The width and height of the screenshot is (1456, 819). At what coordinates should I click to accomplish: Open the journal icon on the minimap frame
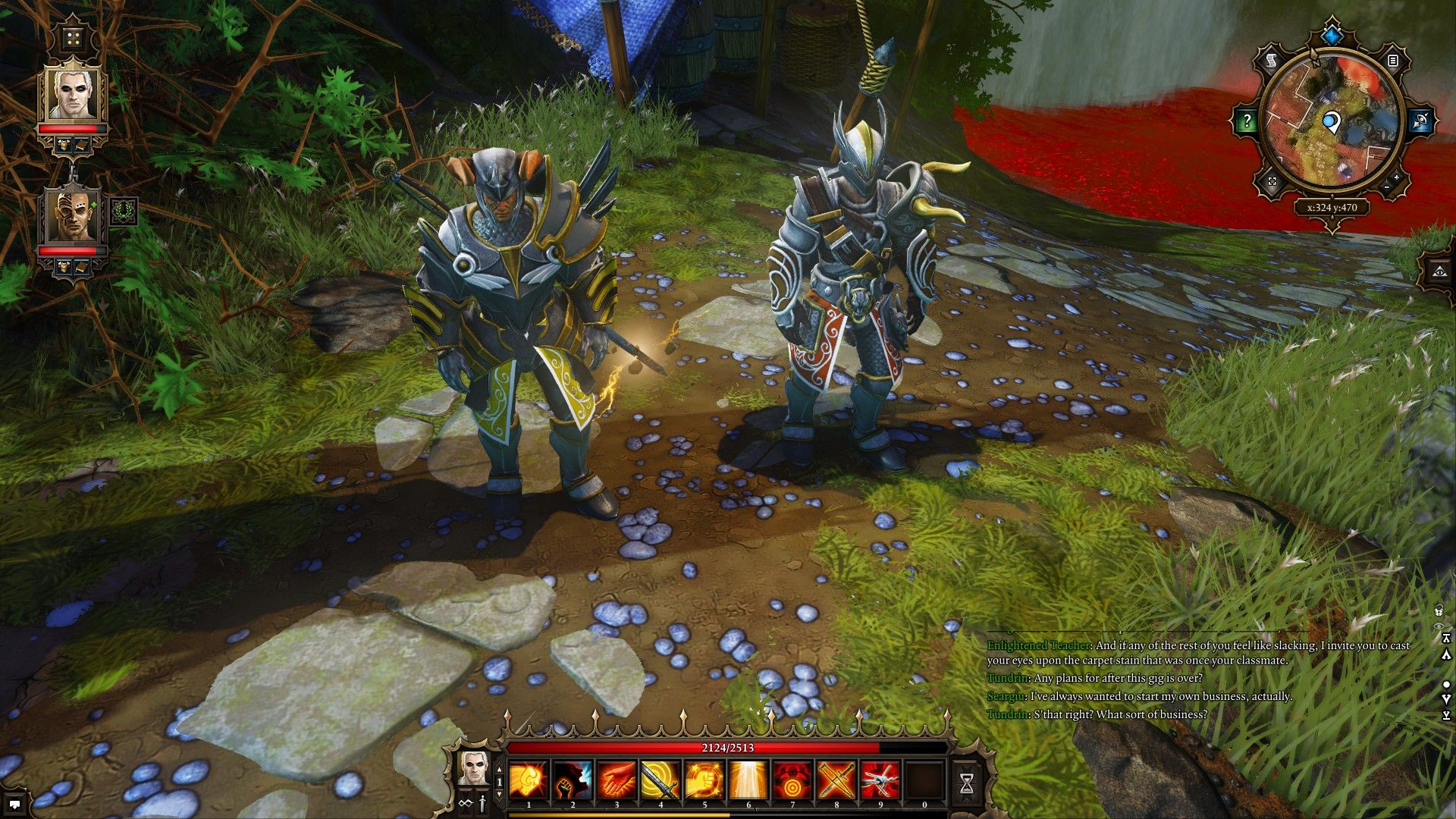tap(1393, 61)
